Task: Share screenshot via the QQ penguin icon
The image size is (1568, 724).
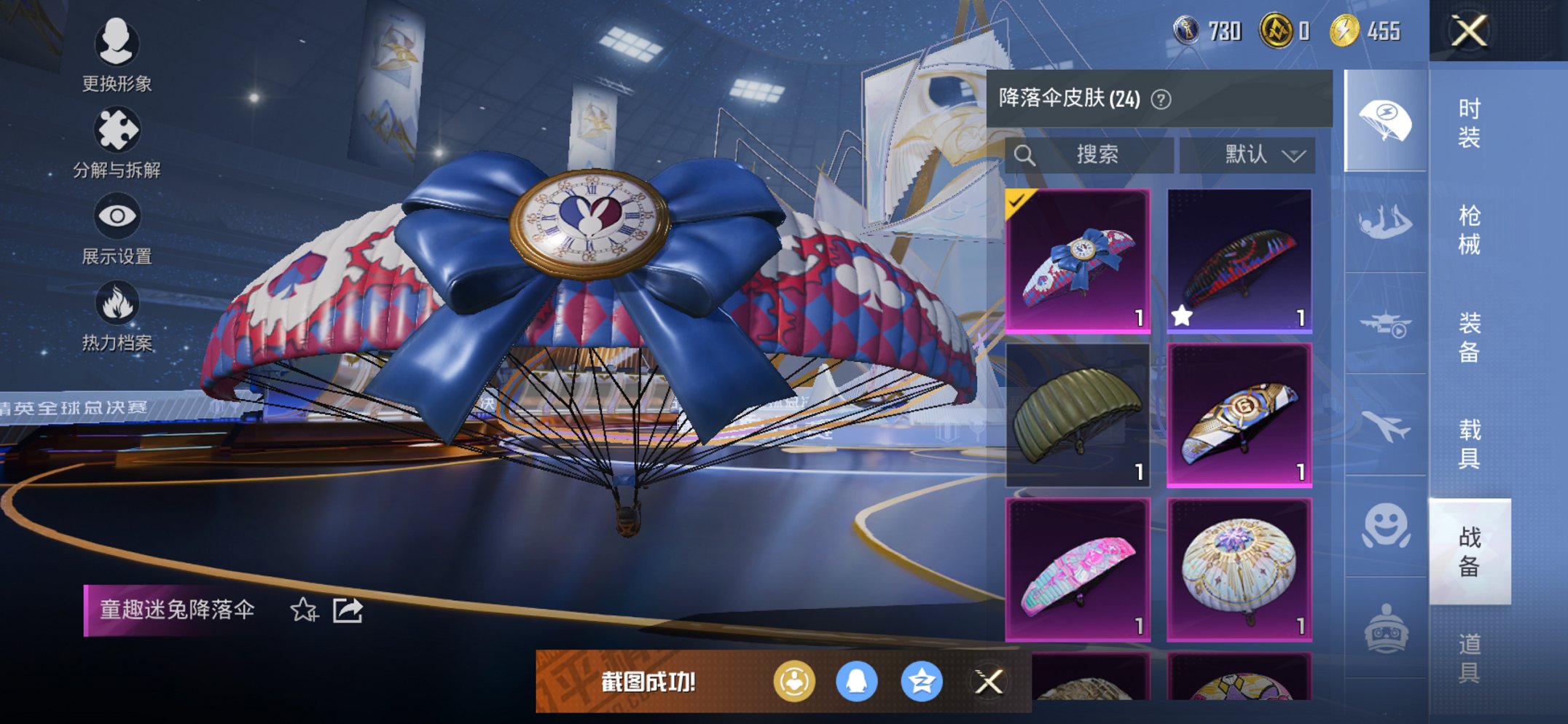Action: point(856,682)
